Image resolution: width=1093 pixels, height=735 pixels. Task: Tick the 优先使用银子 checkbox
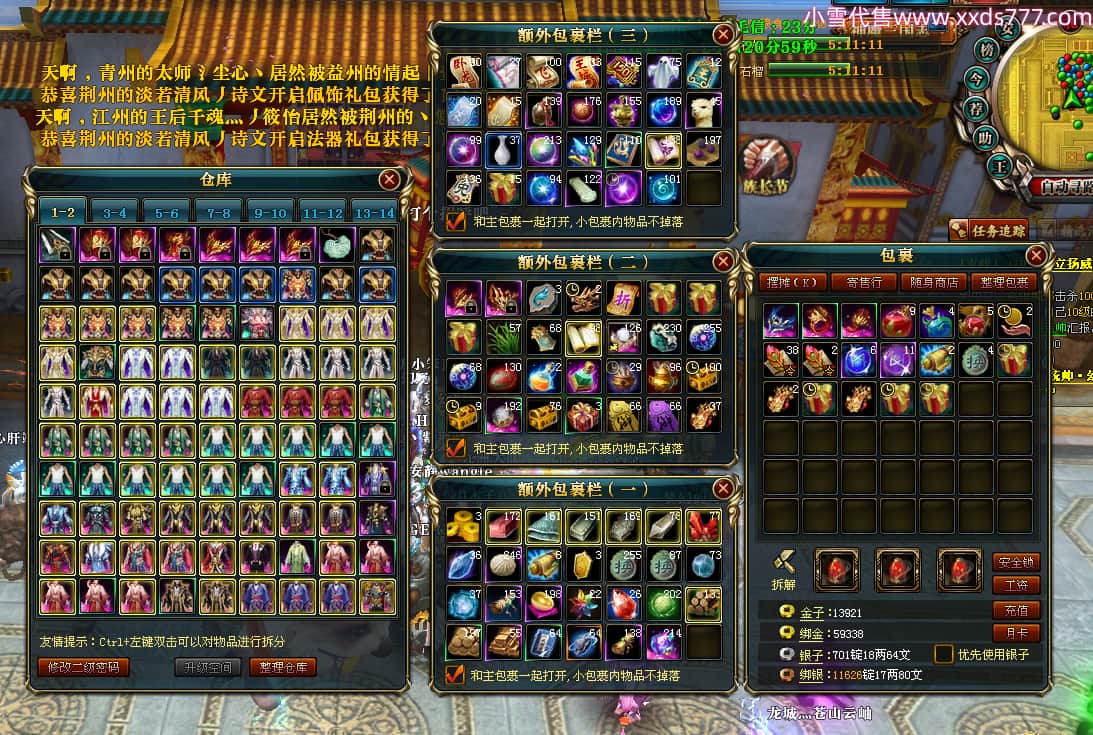943,654
